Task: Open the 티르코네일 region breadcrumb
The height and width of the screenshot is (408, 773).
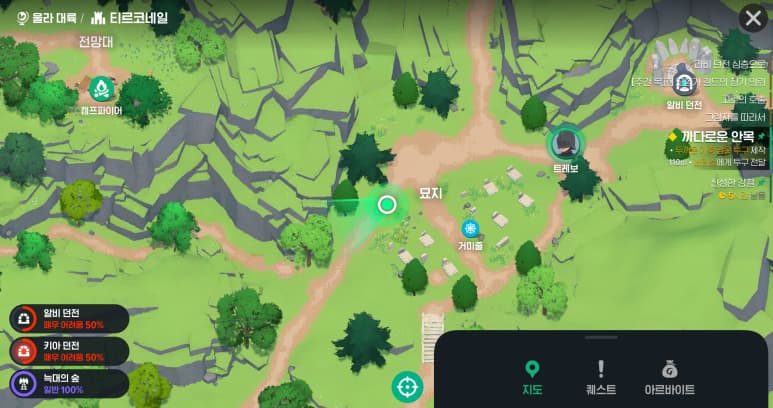Action: (129, 17)
